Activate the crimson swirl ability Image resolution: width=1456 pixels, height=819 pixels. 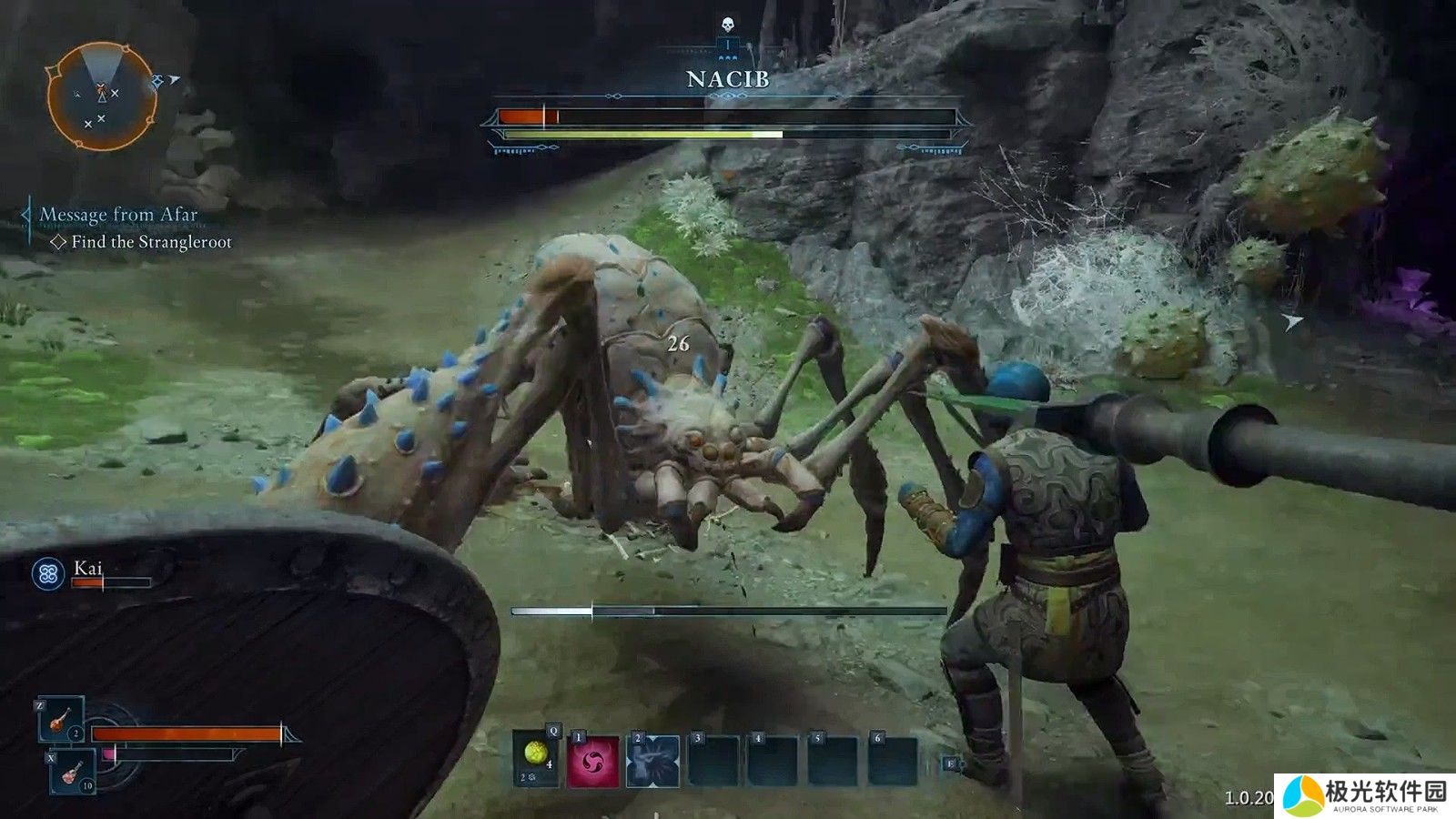point(593,761)
